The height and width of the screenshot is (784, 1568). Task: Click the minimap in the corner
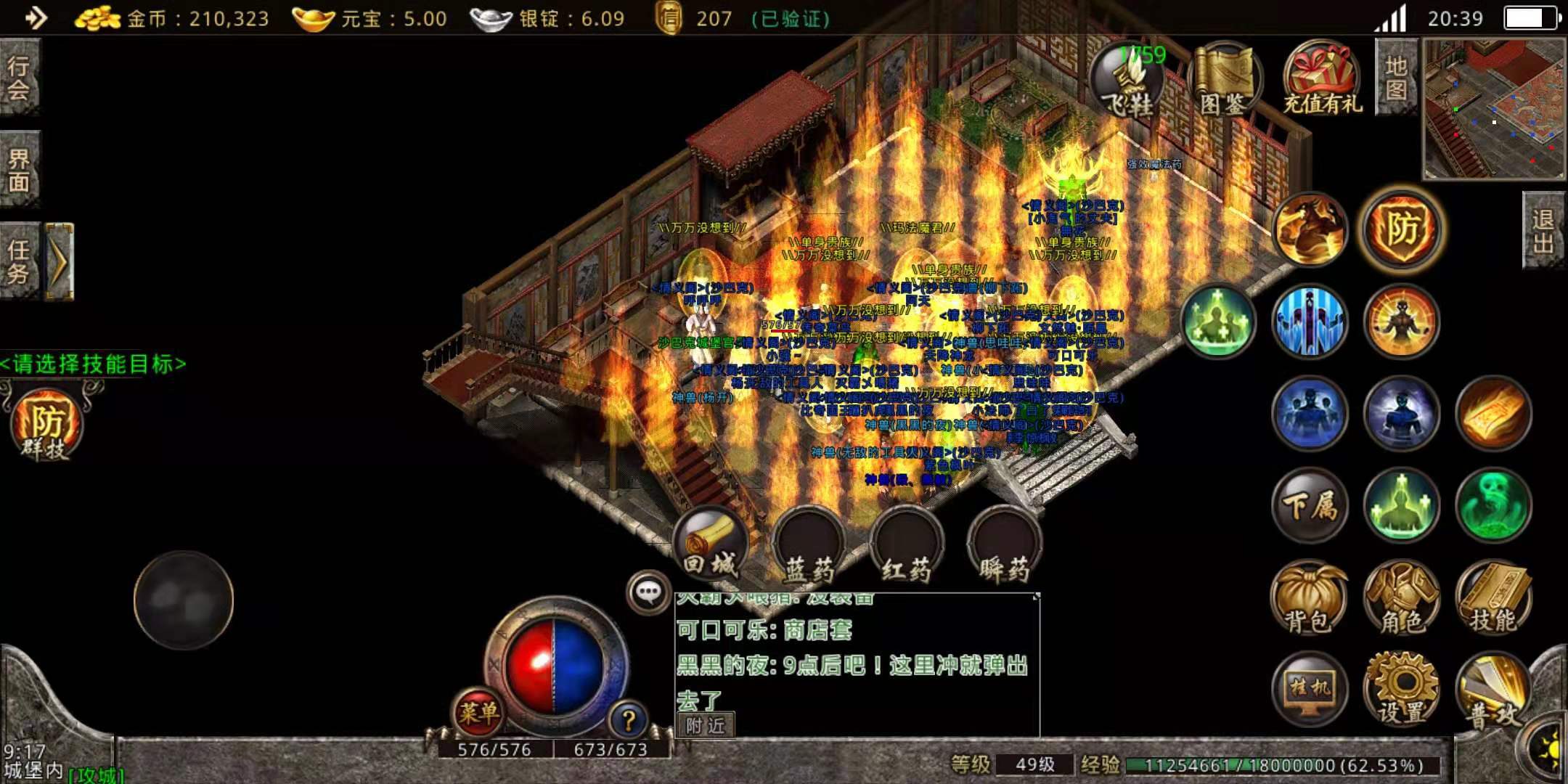click(x=1494, y=109)
